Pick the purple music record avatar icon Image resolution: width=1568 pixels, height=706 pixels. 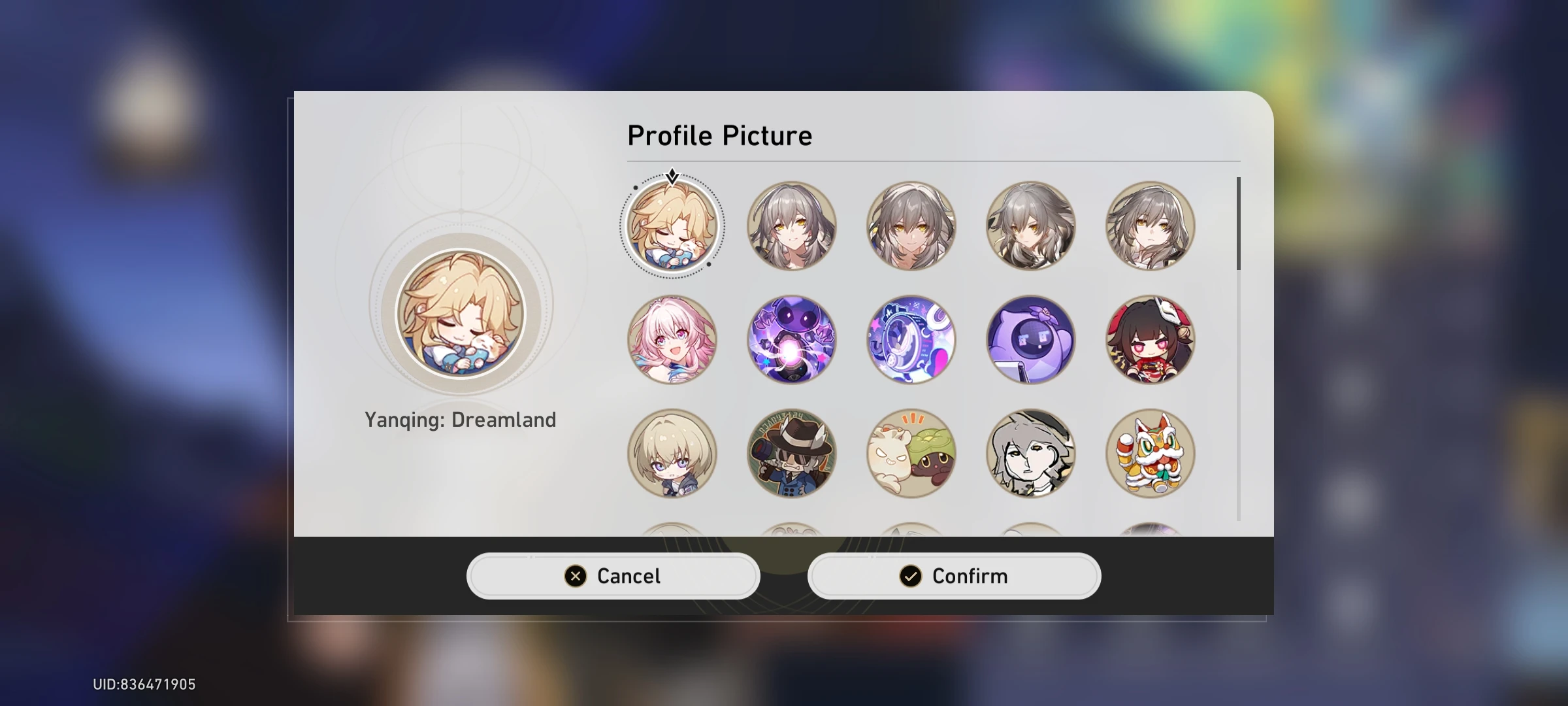(x=911, y=339)
